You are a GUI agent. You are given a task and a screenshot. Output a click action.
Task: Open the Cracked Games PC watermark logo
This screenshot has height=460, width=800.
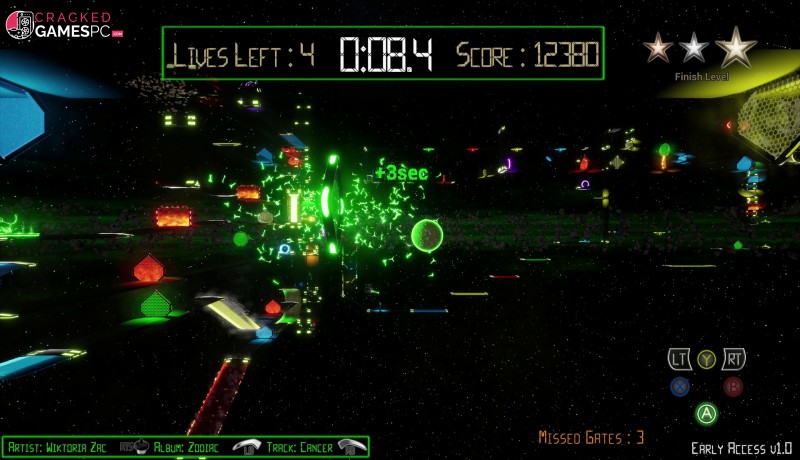coord(62,25)
